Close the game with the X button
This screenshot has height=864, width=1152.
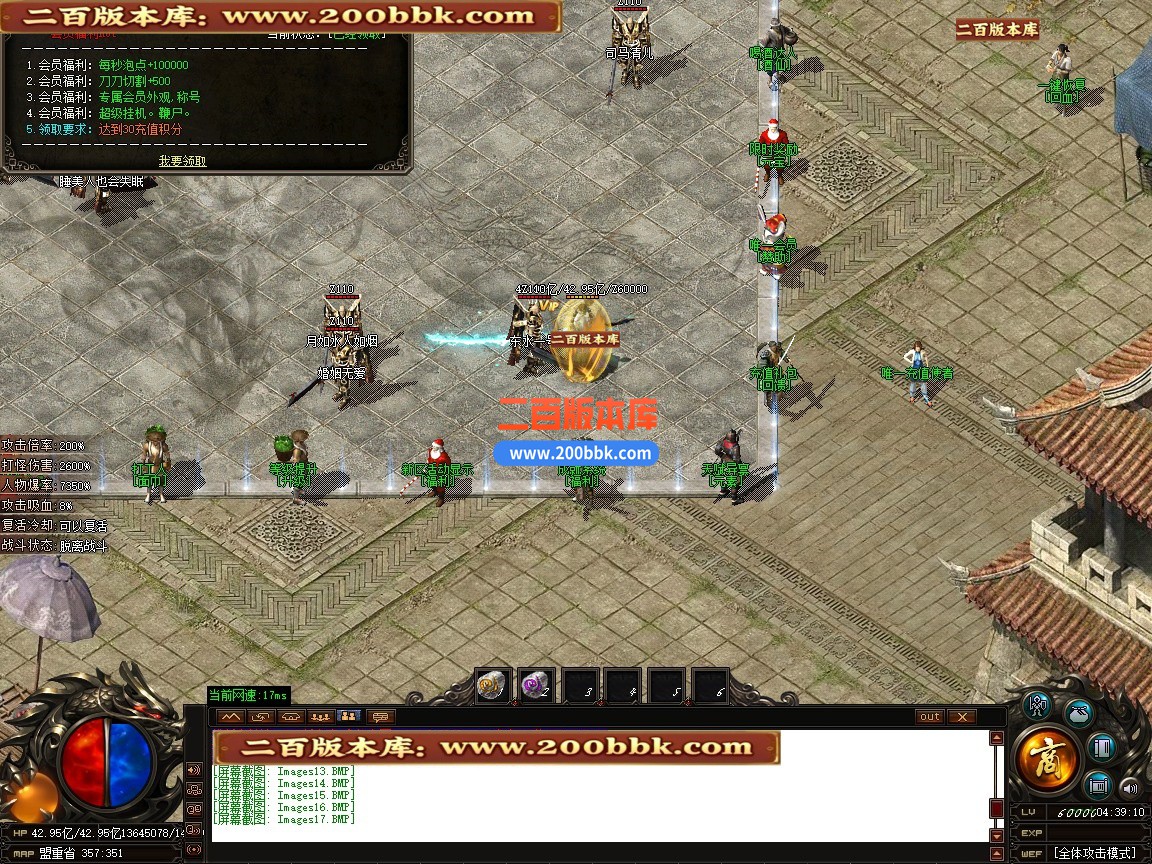tap(961, 717)
